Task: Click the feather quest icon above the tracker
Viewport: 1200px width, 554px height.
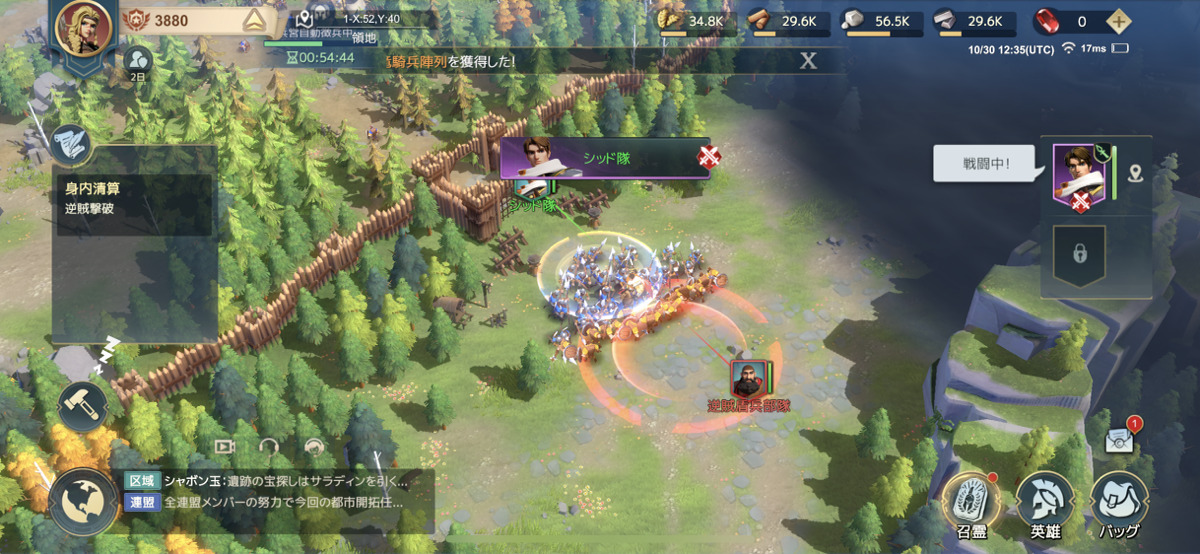Action: click(x=70, y=143)
